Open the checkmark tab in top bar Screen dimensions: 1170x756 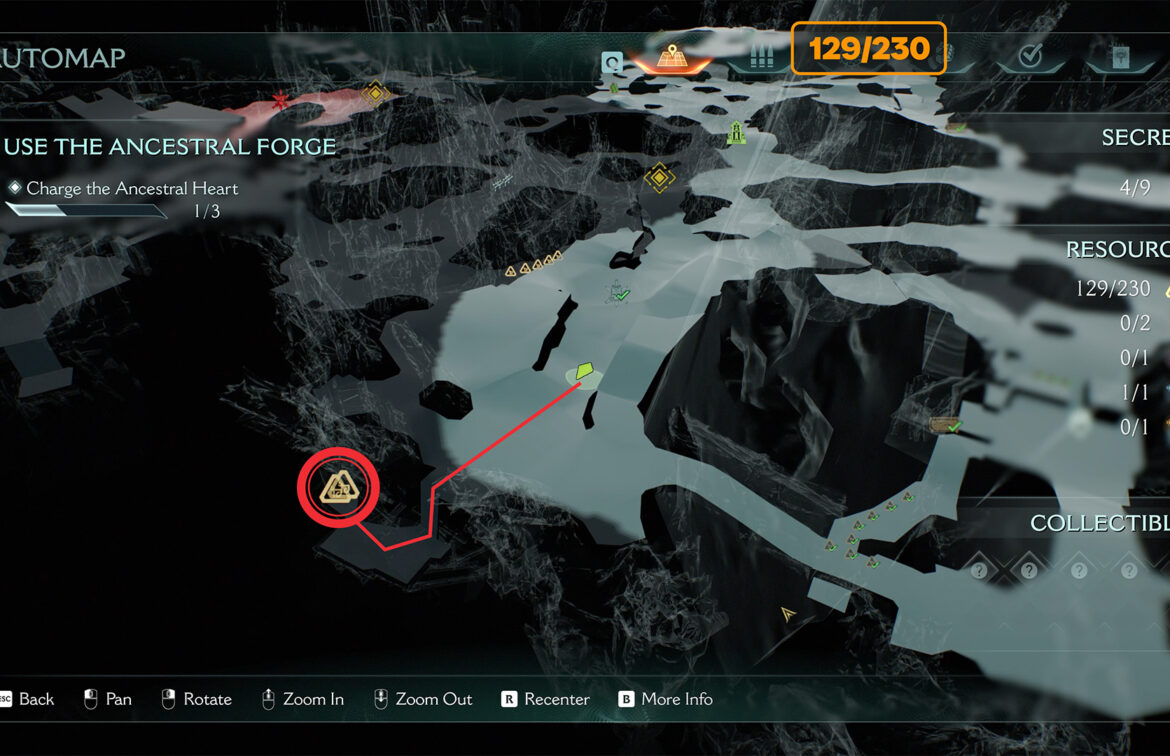(x=1029, y=56)
